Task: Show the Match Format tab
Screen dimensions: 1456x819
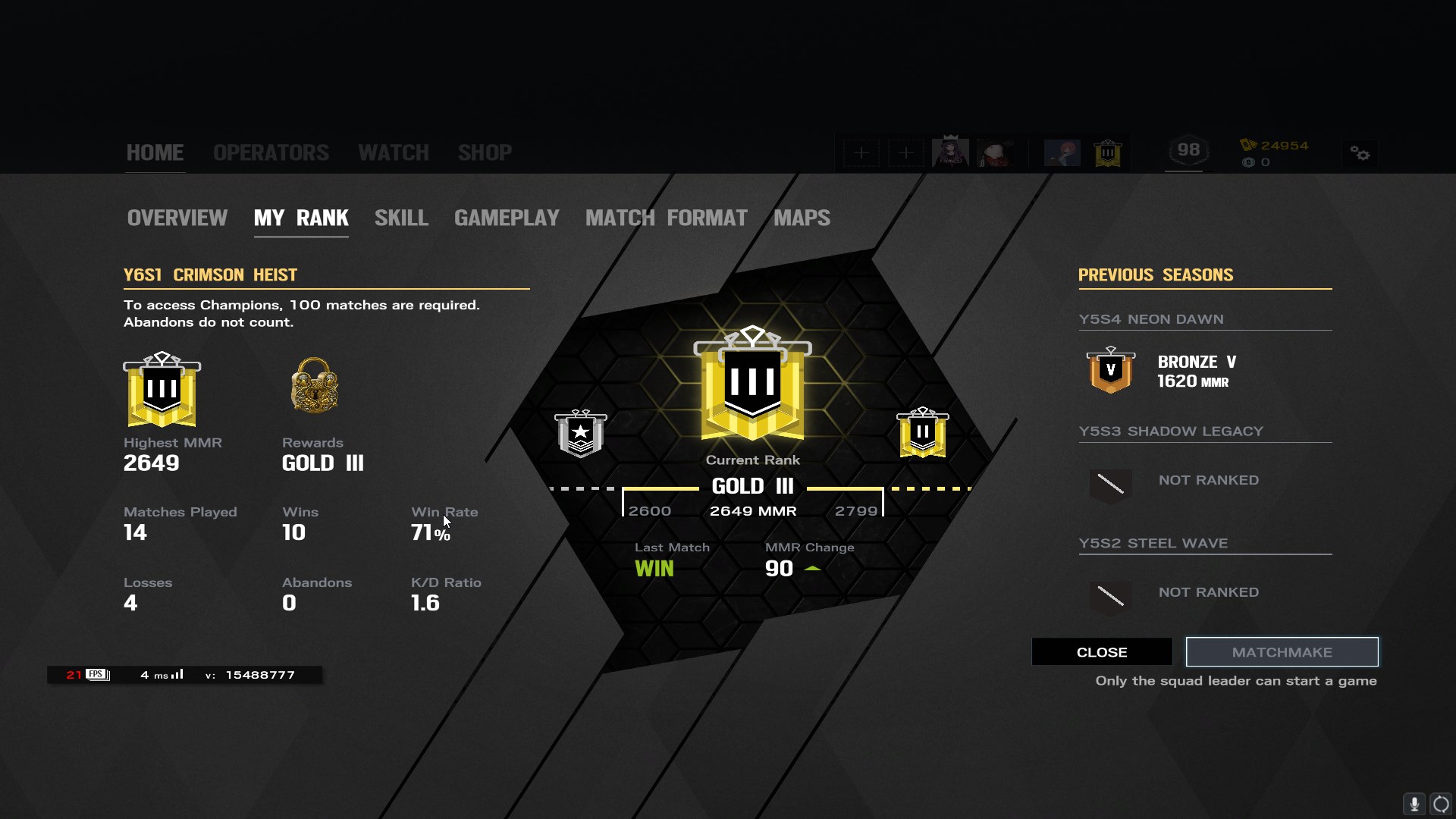Action: coord(666,218)
